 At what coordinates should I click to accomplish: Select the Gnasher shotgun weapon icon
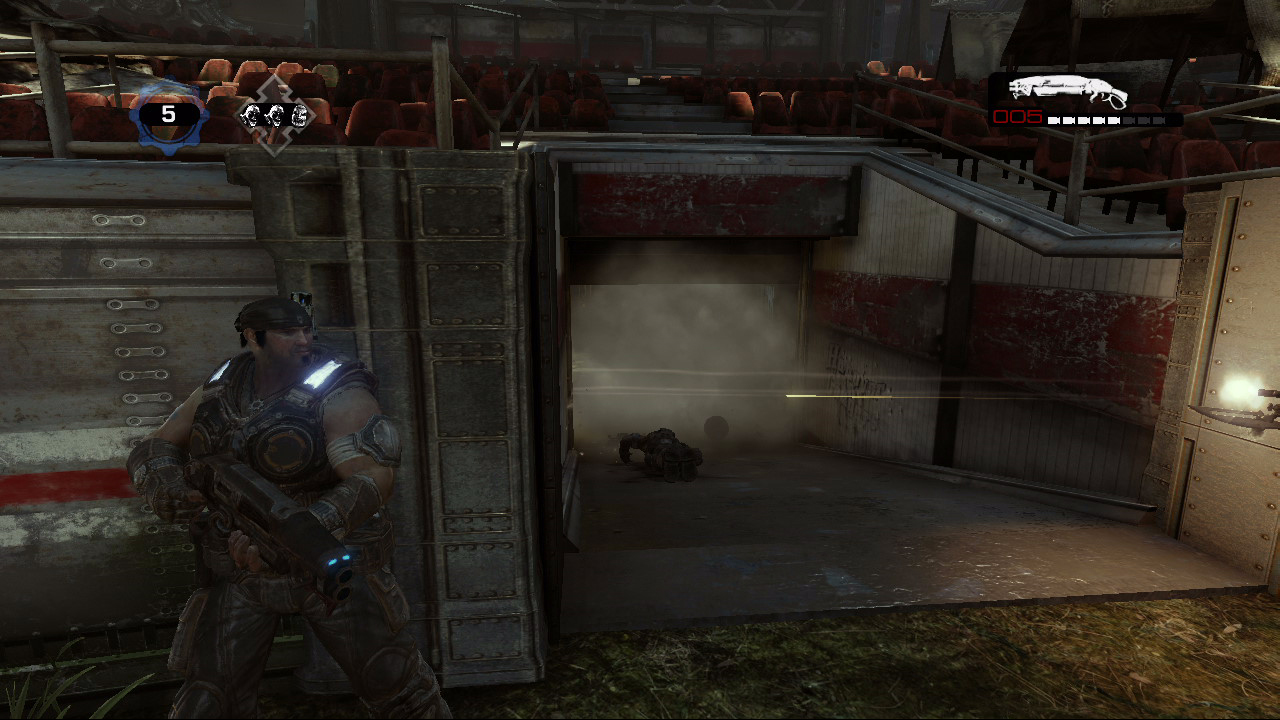(x=1067, y=92)
